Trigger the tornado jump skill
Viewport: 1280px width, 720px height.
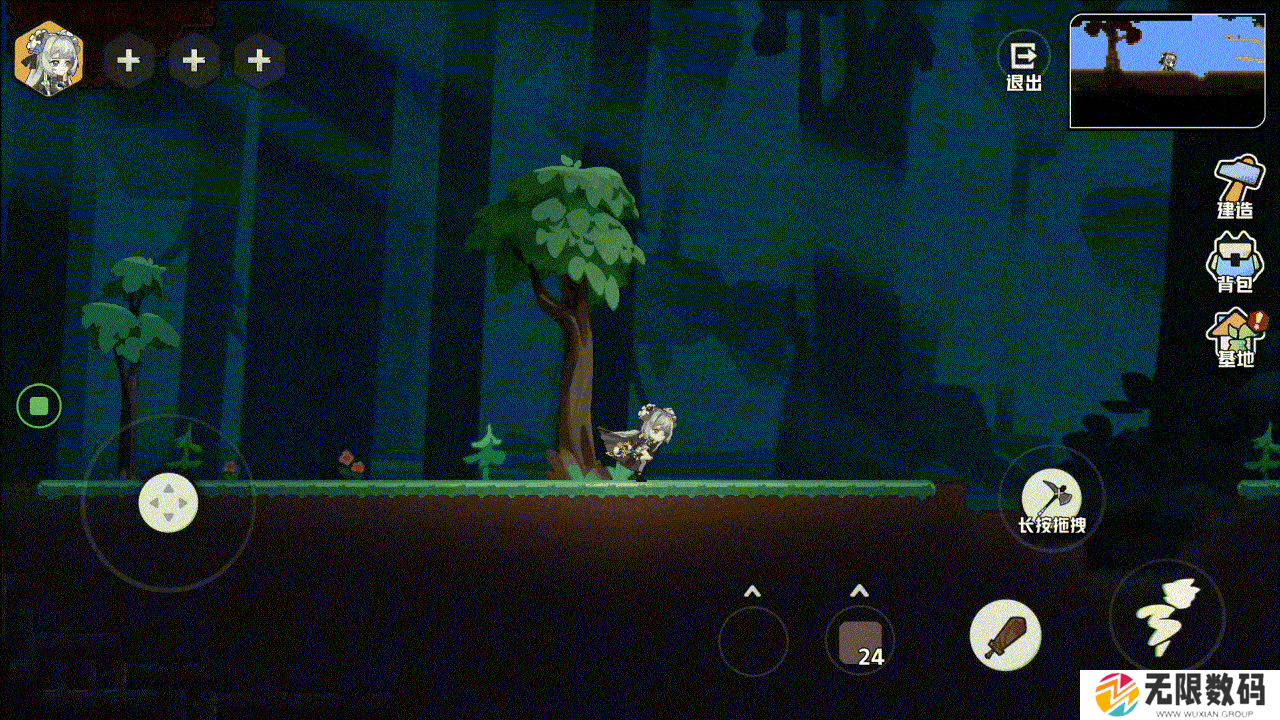coord(1167,615)
